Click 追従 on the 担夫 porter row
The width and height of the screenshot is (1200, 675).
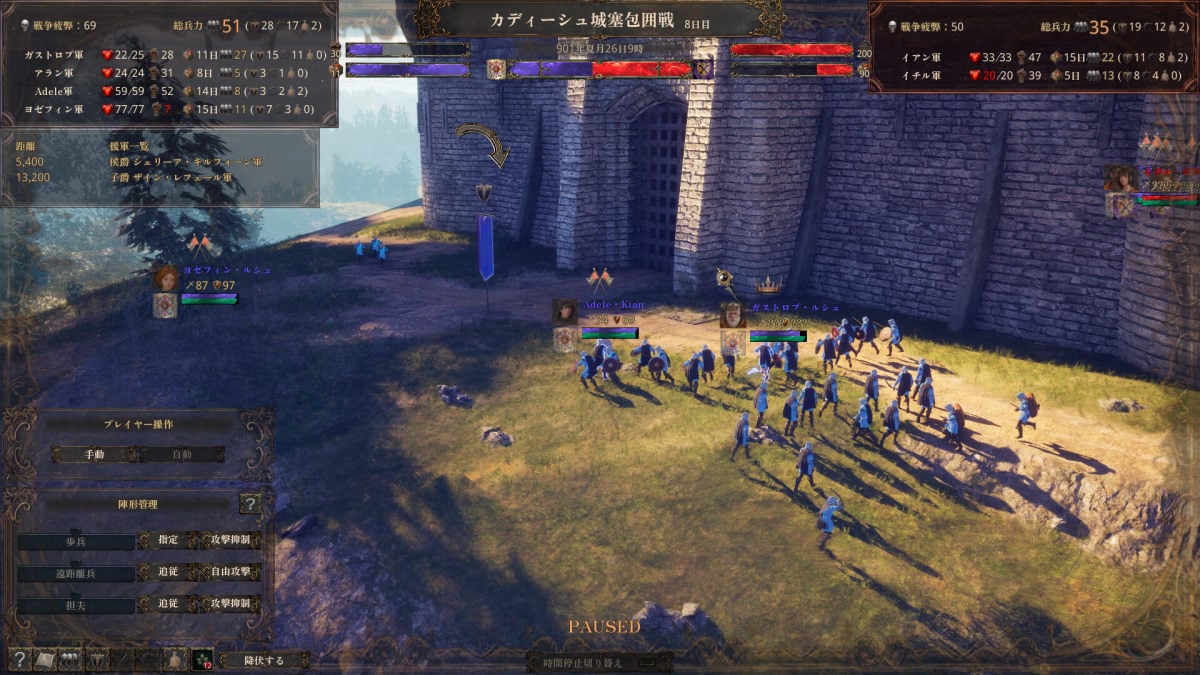pos(168,604)
